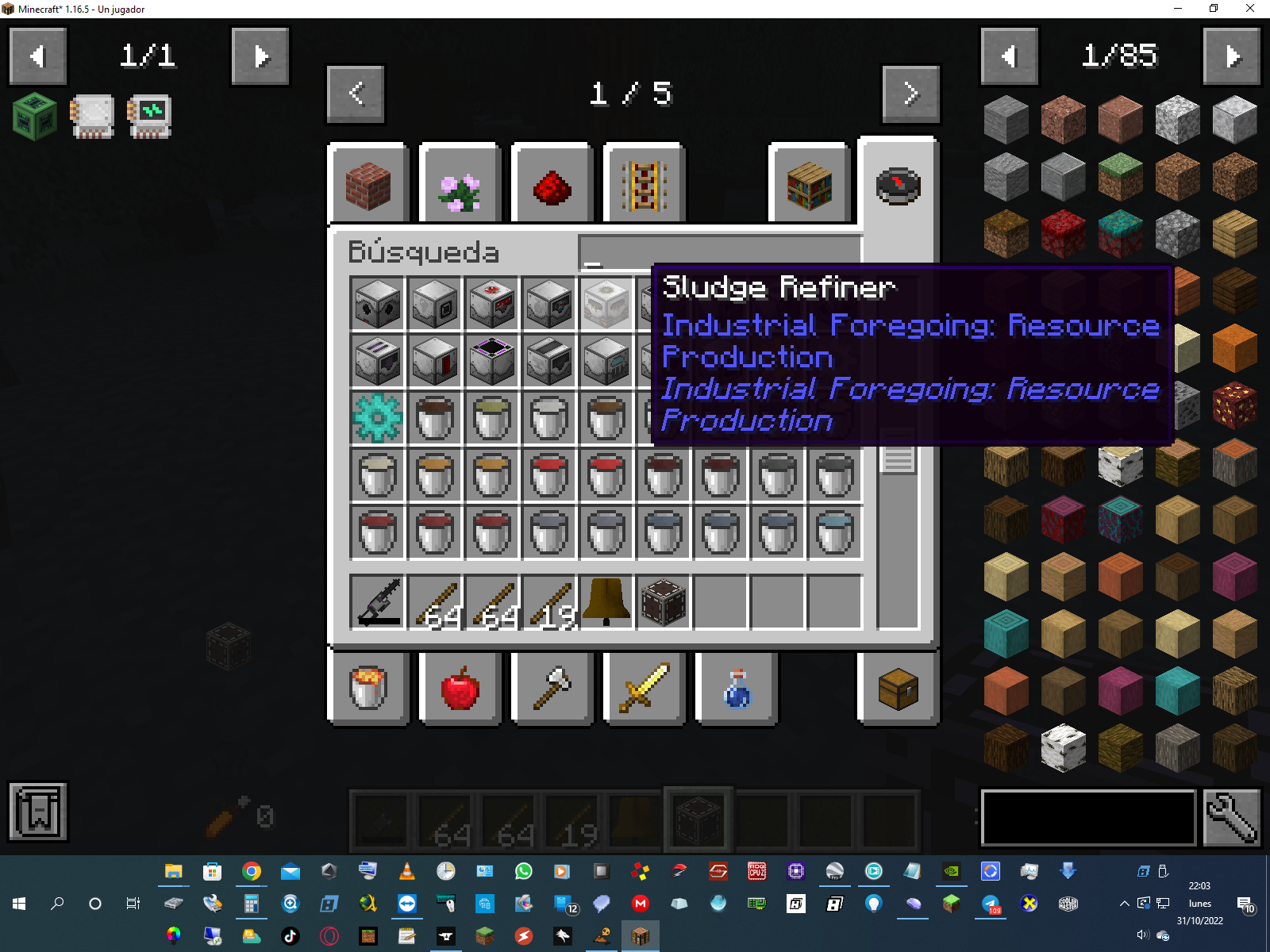Open the iron axe Tools tab
Image resolution: width=1270 pixels, height=952 pixels.
click(x=552, y=687)
